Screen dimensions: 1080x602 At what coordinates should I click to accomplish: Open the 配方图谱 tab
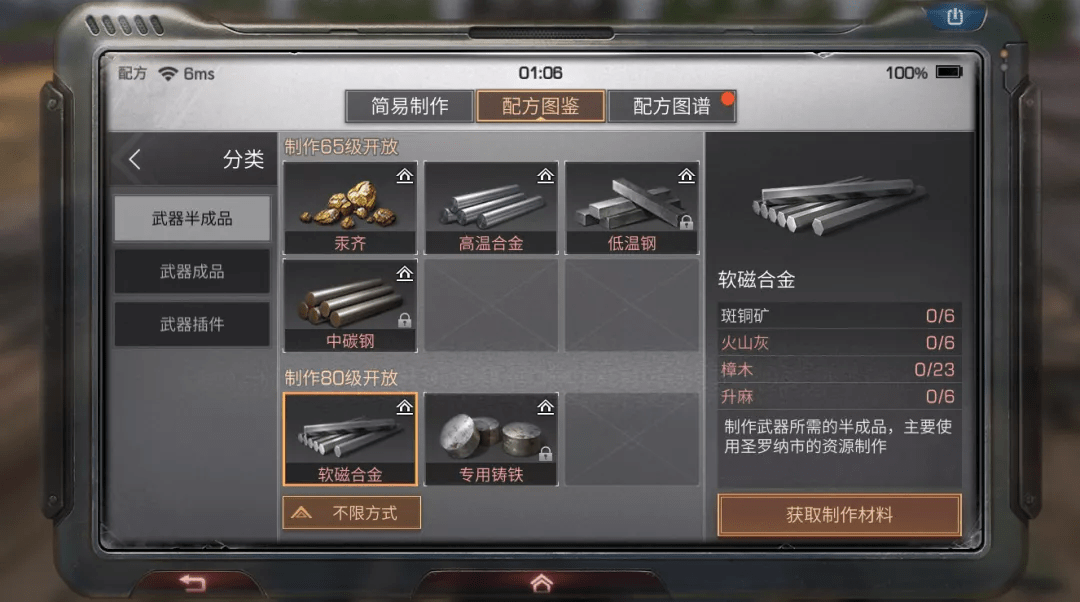click(x=671, y=106)
